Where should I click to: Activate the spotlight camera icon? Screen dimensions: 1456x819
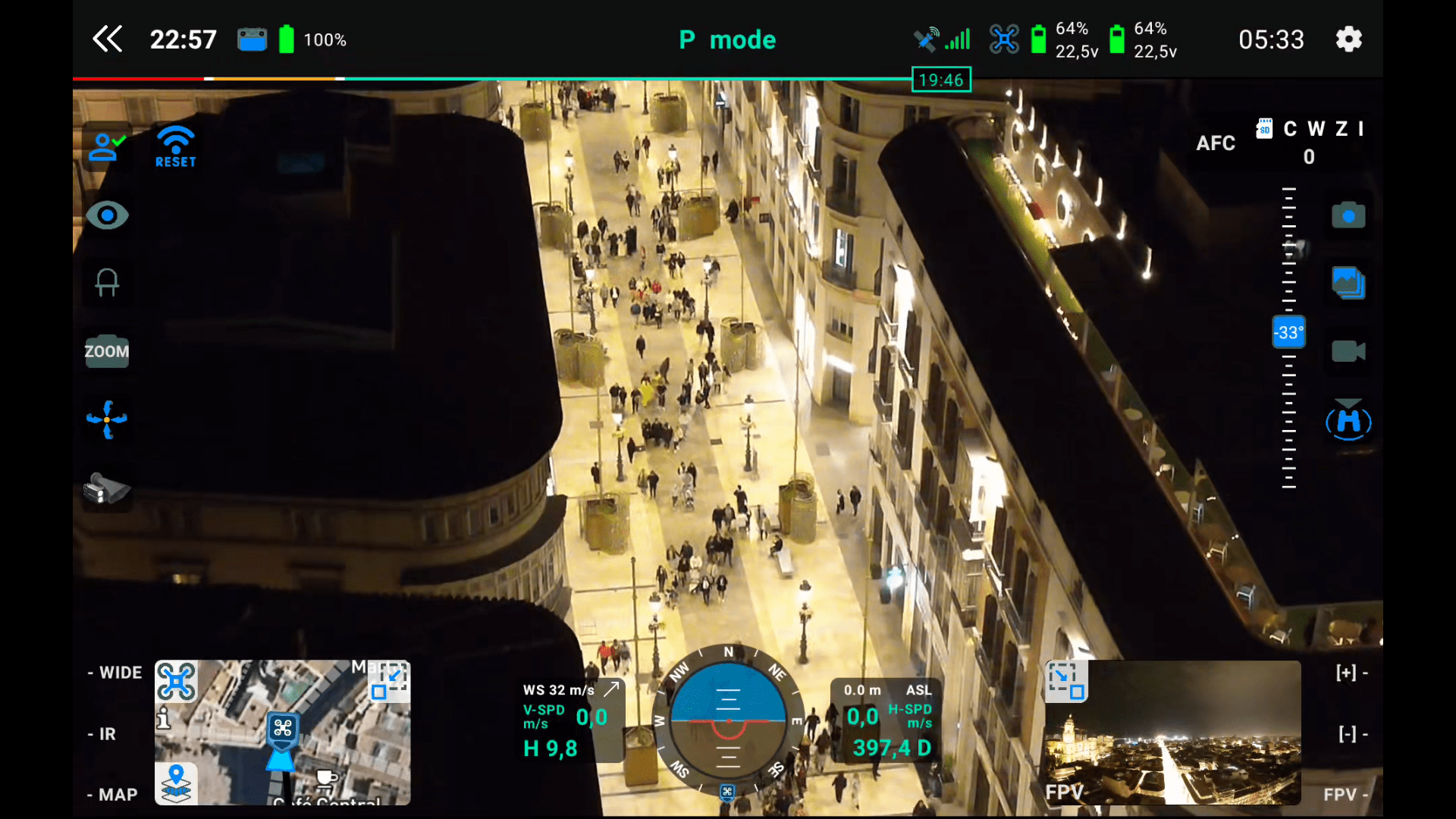click(x=106, y=488)
